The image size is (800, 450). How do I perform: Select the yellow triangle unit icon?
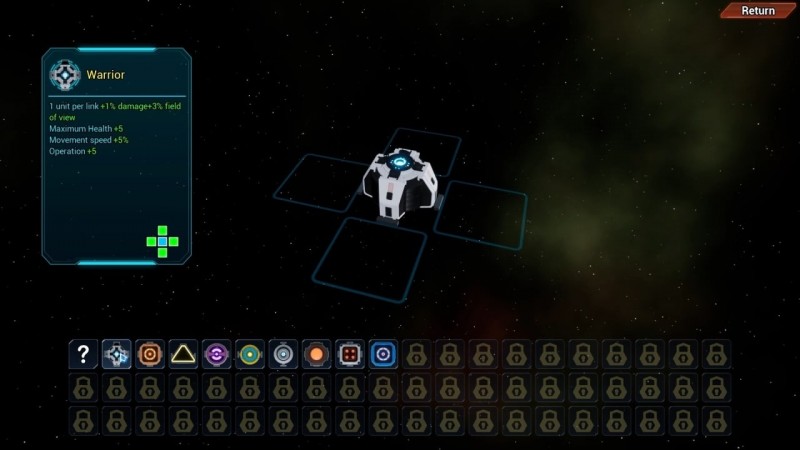coord(183,354)
